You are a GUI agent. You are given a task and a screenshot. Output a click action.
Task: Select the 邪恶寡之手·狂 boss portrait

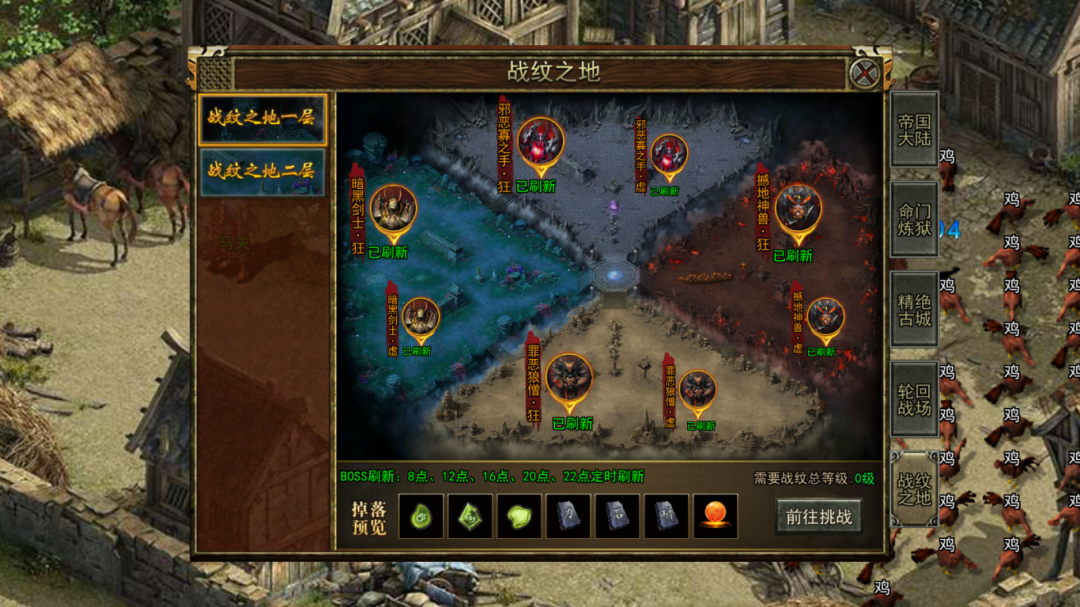tap(540, 143)
